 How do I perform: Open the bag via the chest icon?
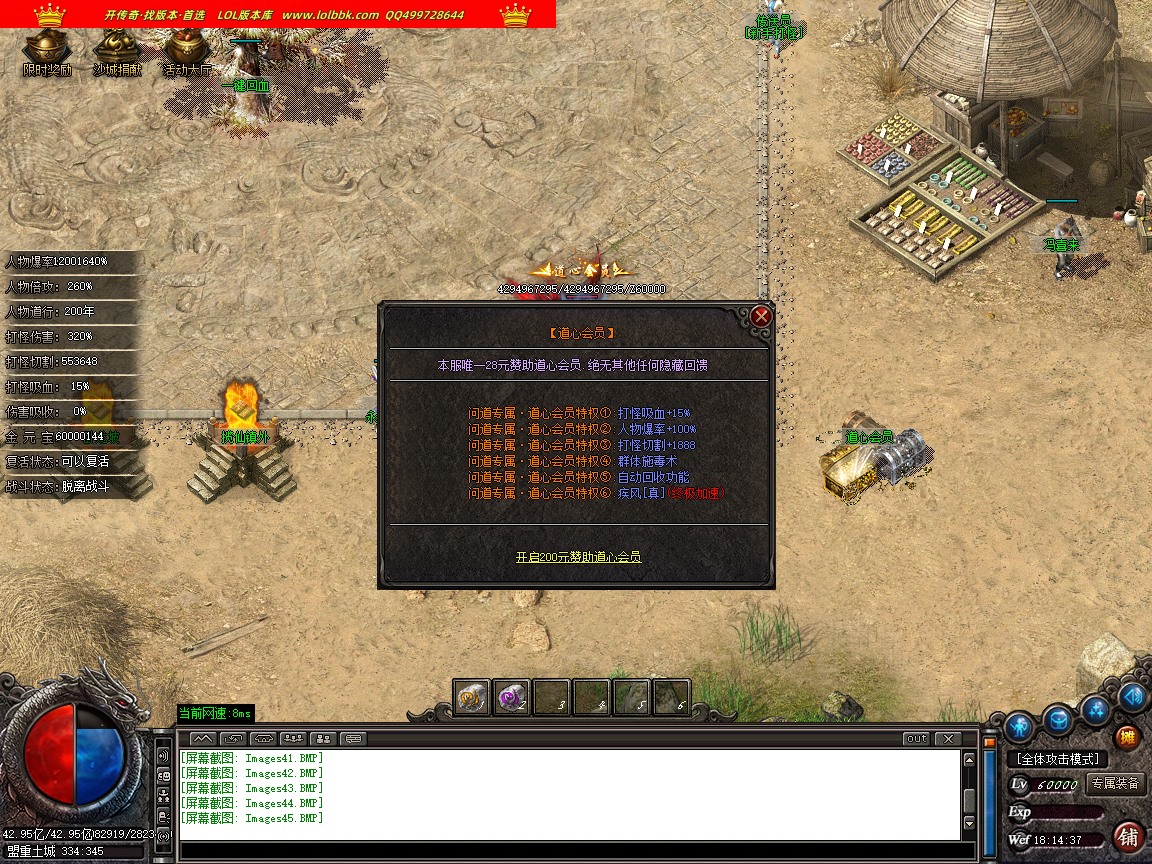pos(1058,718)
